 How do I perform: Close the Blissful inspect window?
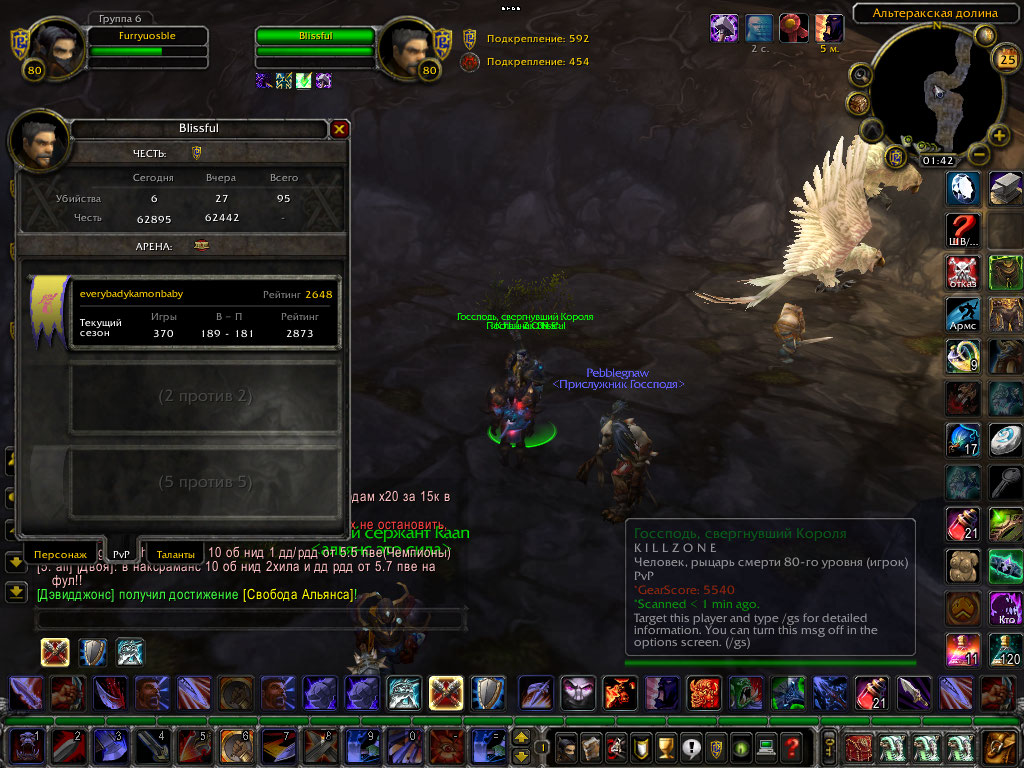[339, 129]
